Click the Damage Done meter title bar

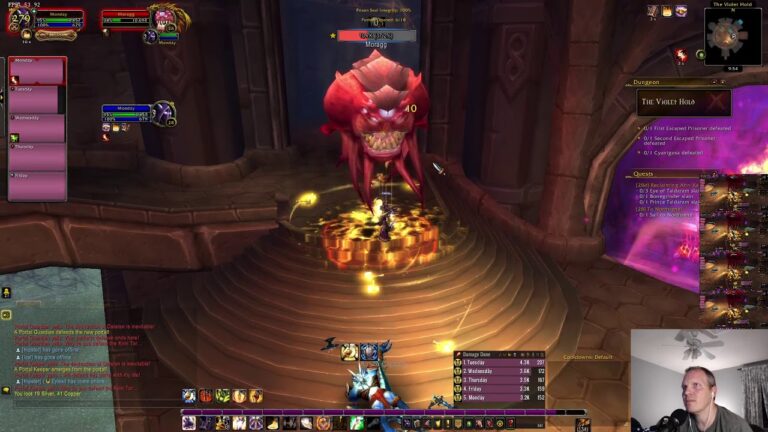tap(499, 356)
